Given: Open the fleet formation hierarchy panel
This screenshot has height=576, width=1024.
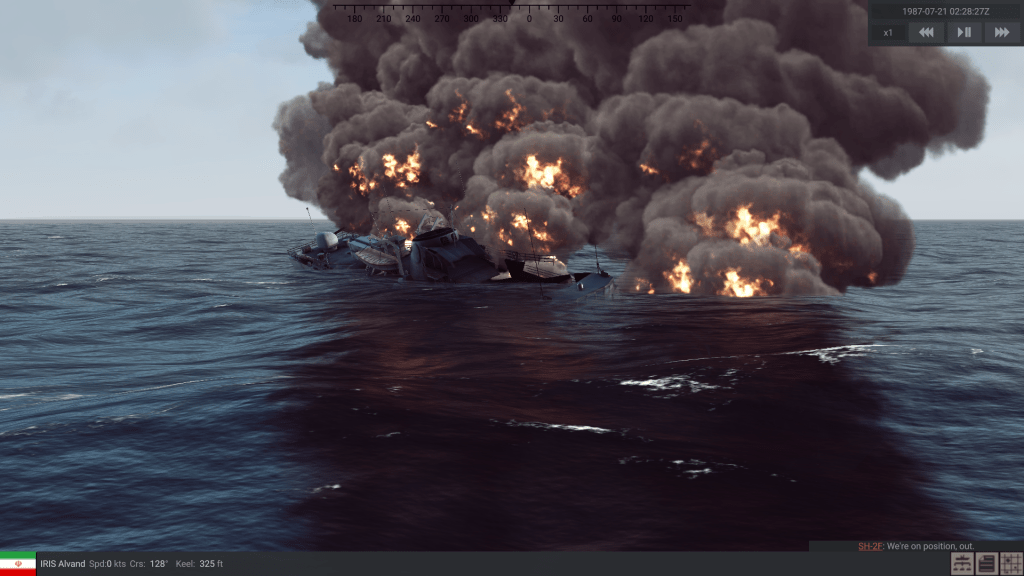Looking at the screenshot, I should click(x=962, y=564).
